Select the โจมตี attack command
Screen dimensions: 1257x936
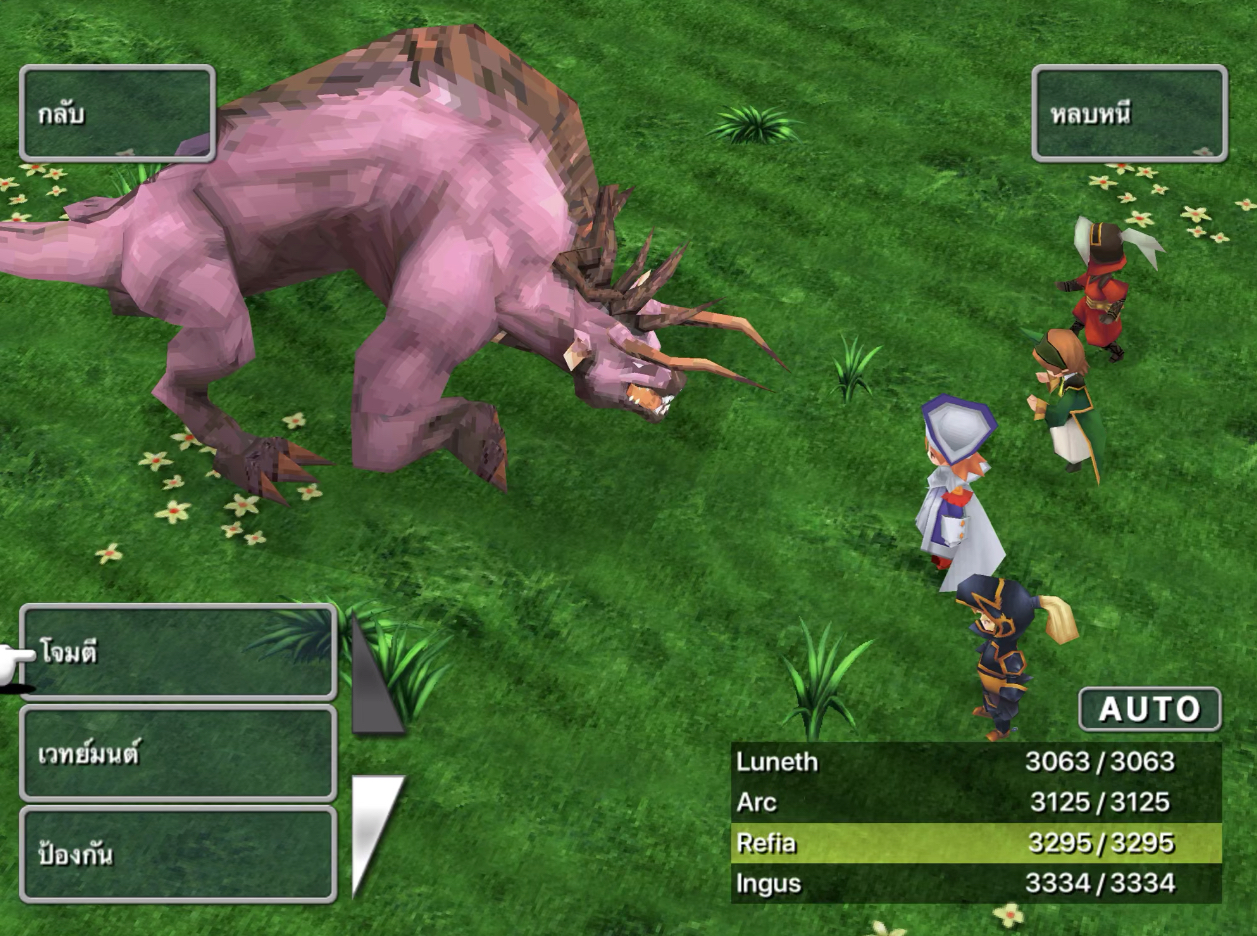[178, 653]
